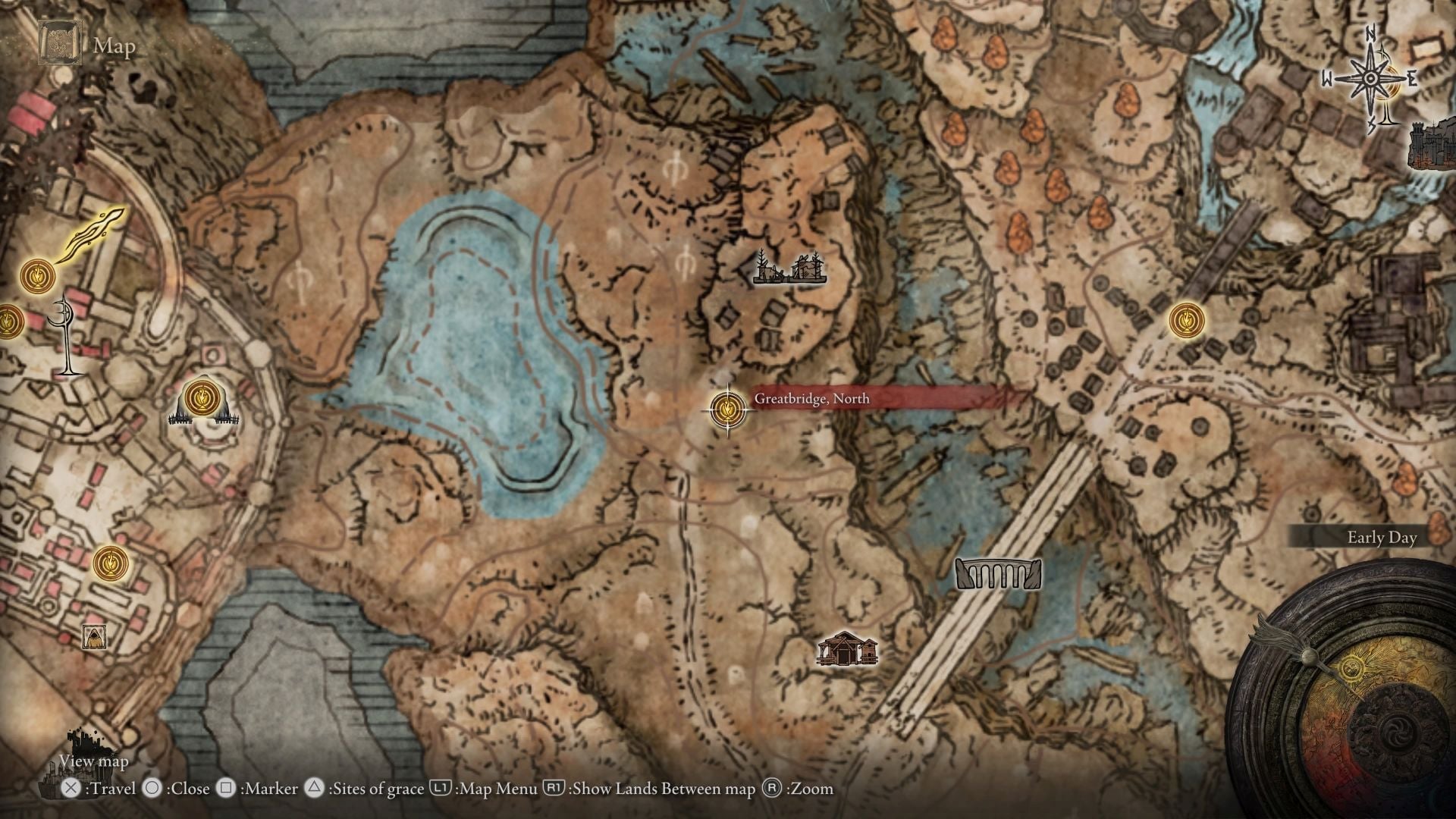Click the site of grace in the eastern camp
The width and height of the screenshot is (1456, 819).
pos(1188,320)
